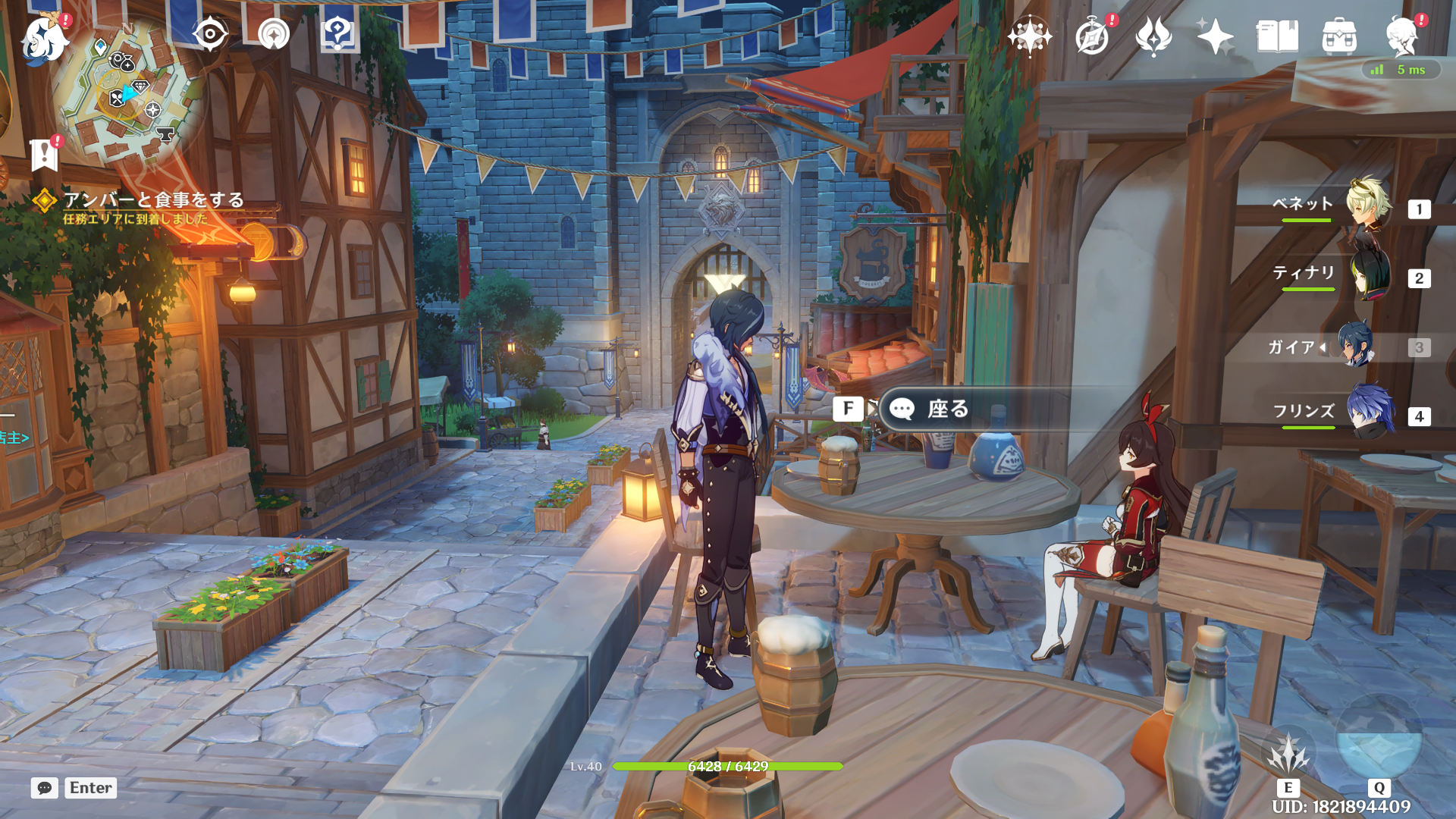The width and height of the screenshot is (1456, 819).
Task: Open the Paimon menu icon
Action: click(x=44, y=38)
